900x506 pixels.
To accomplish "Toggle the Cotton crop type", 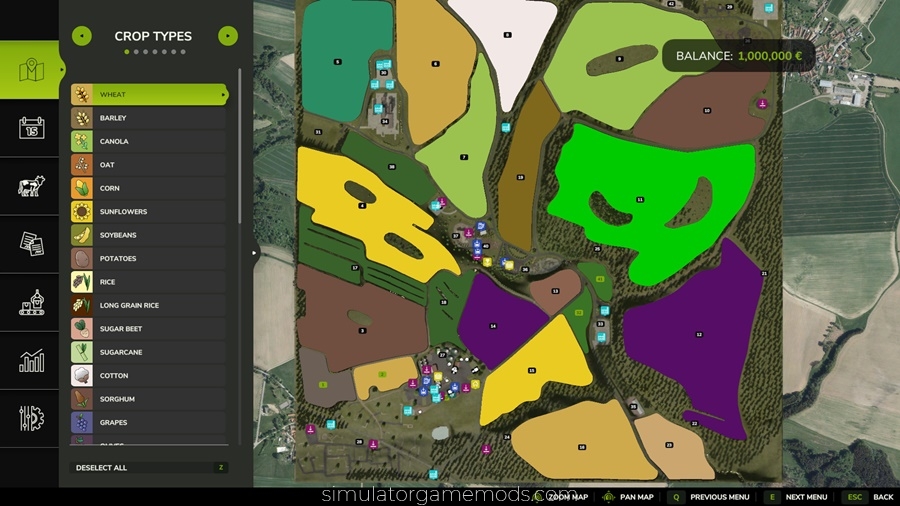I will (x=150, y=375).
